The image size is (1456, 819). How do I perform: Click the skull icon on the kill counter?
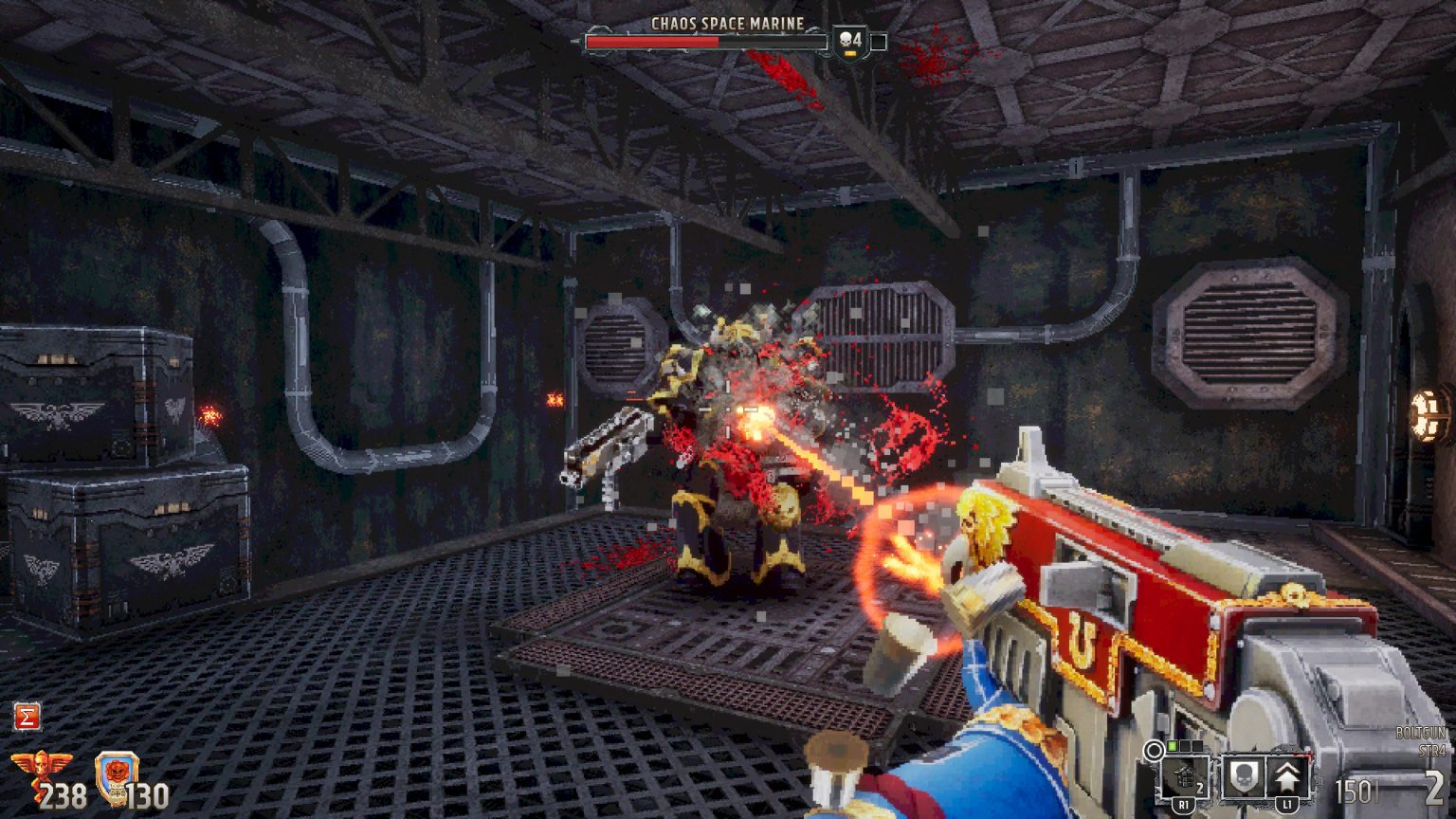[846, 40]
